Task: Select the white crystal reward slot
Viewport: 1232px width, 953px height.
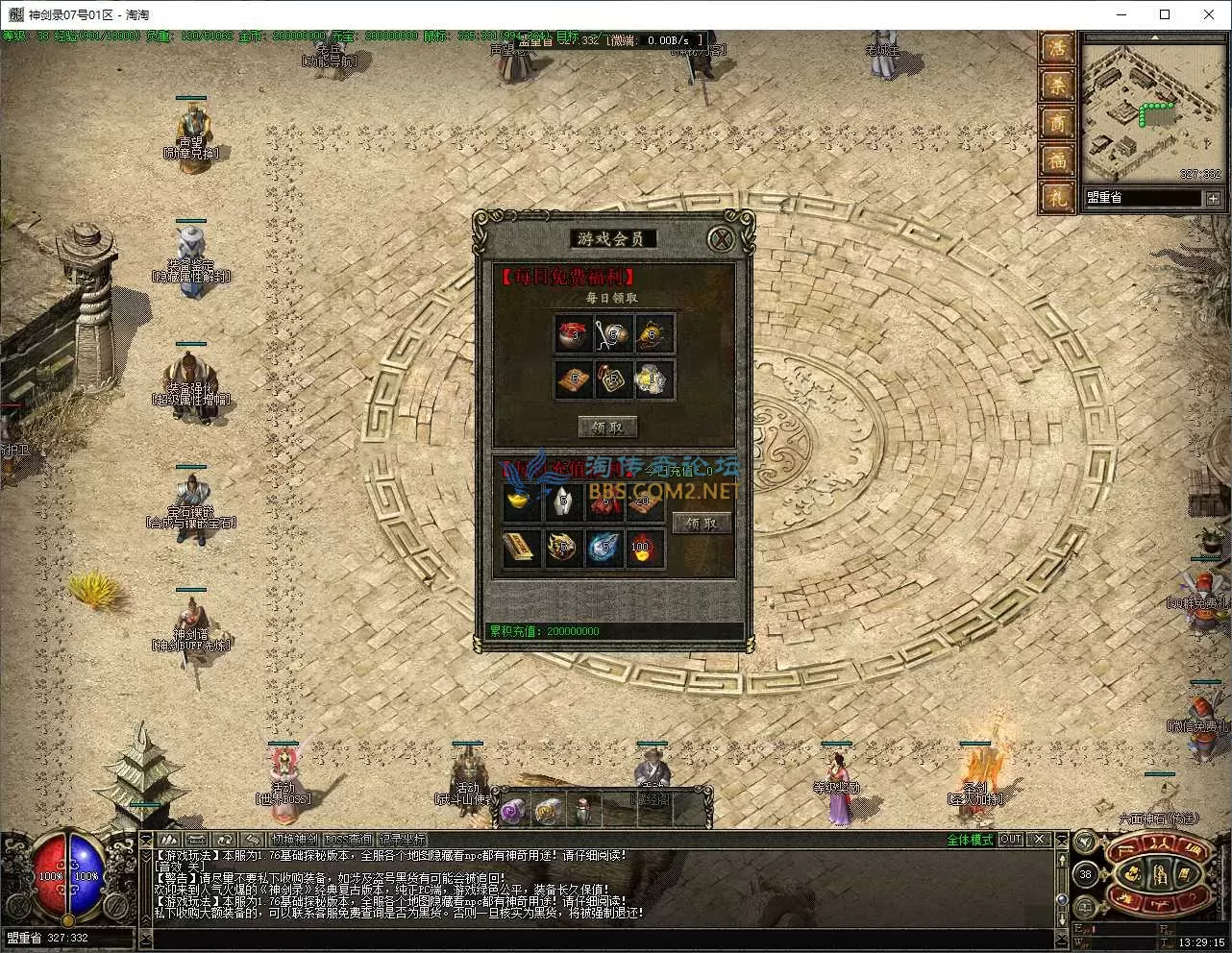Action: coord(563,501)
